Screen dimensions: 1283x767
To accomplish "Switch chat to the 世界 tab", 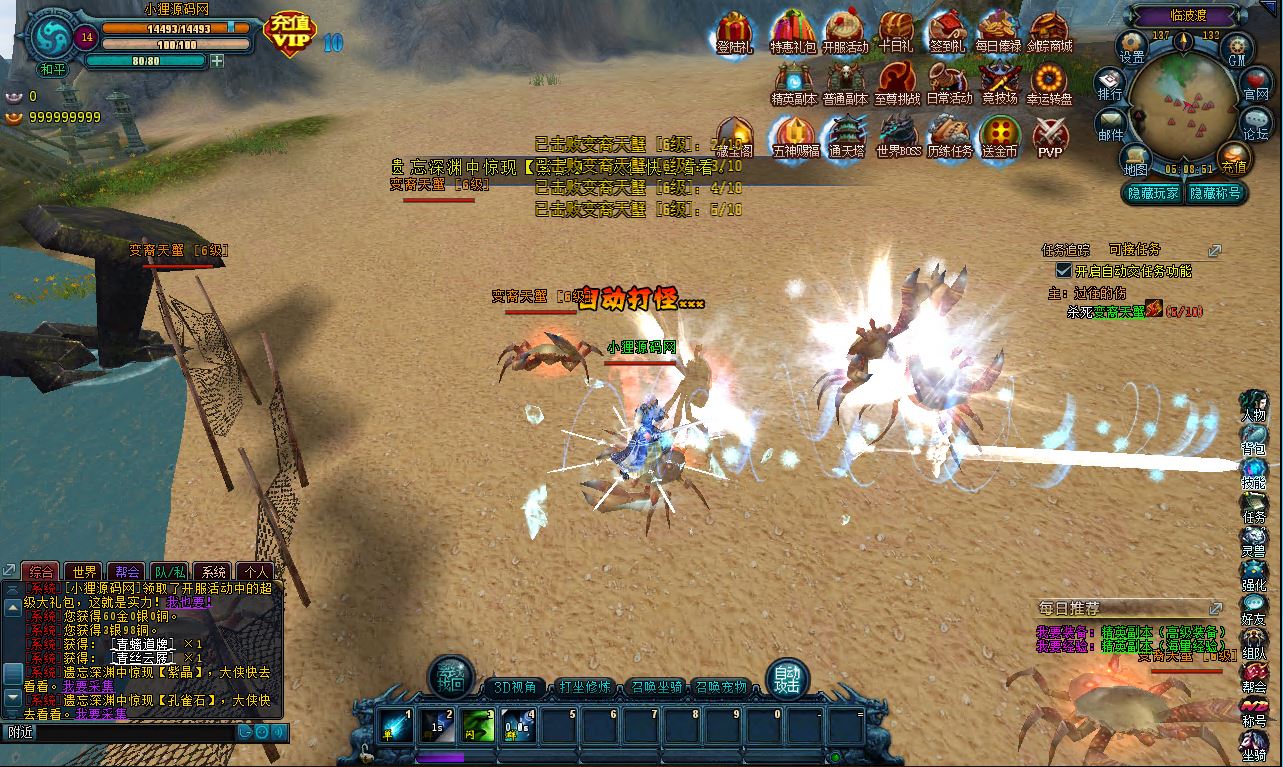I will (x=84, y=572).
